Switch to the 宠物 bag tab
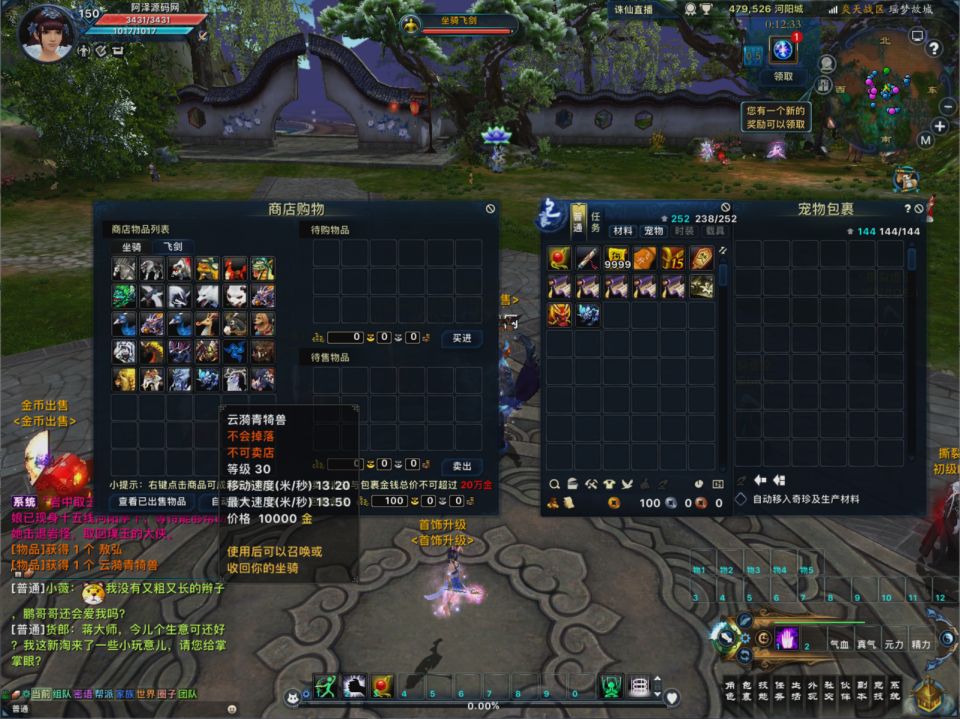 pyautogui.click(x=653, y=231)
